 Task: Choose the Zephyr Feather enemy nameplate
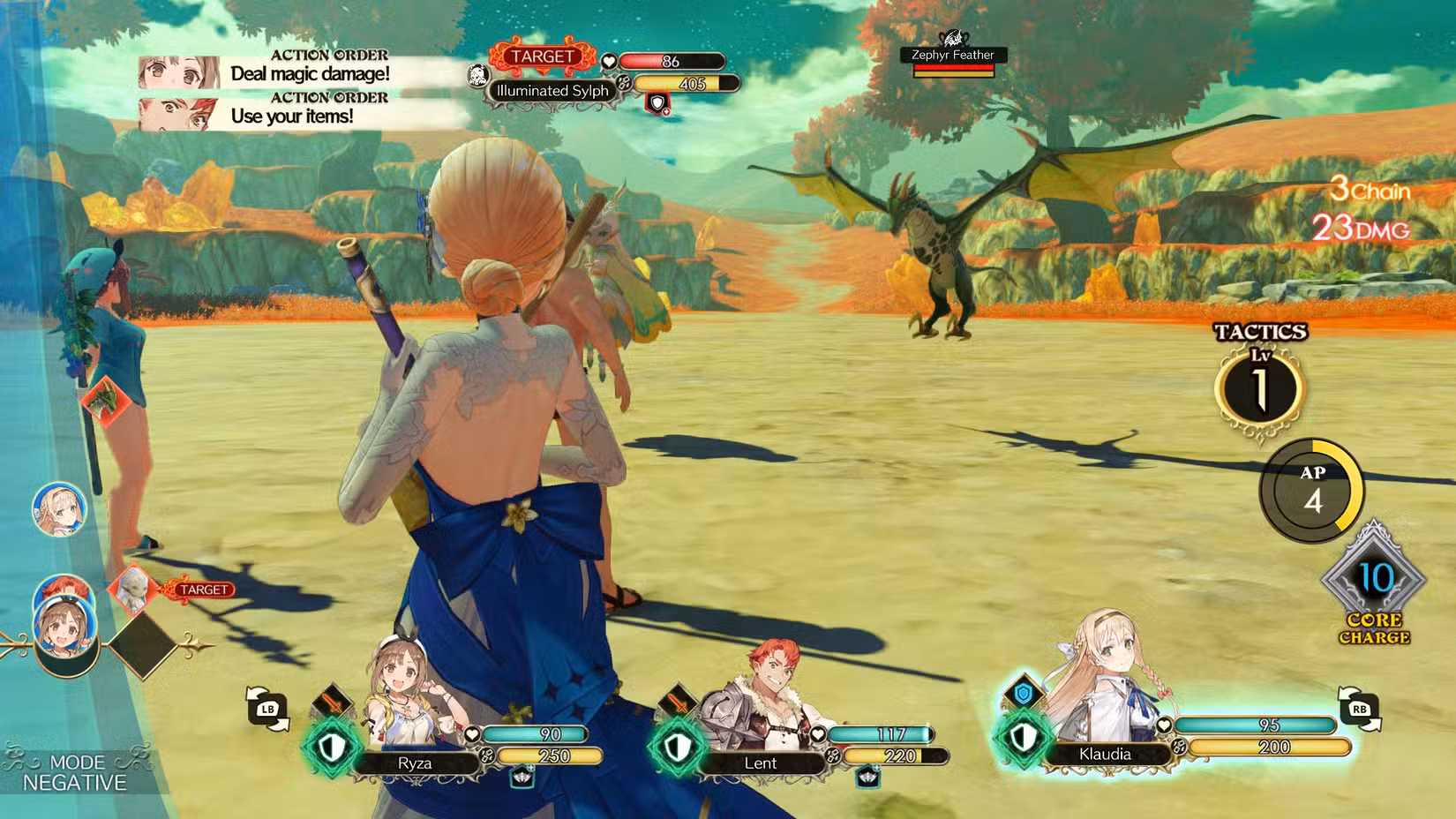(952, 56)
